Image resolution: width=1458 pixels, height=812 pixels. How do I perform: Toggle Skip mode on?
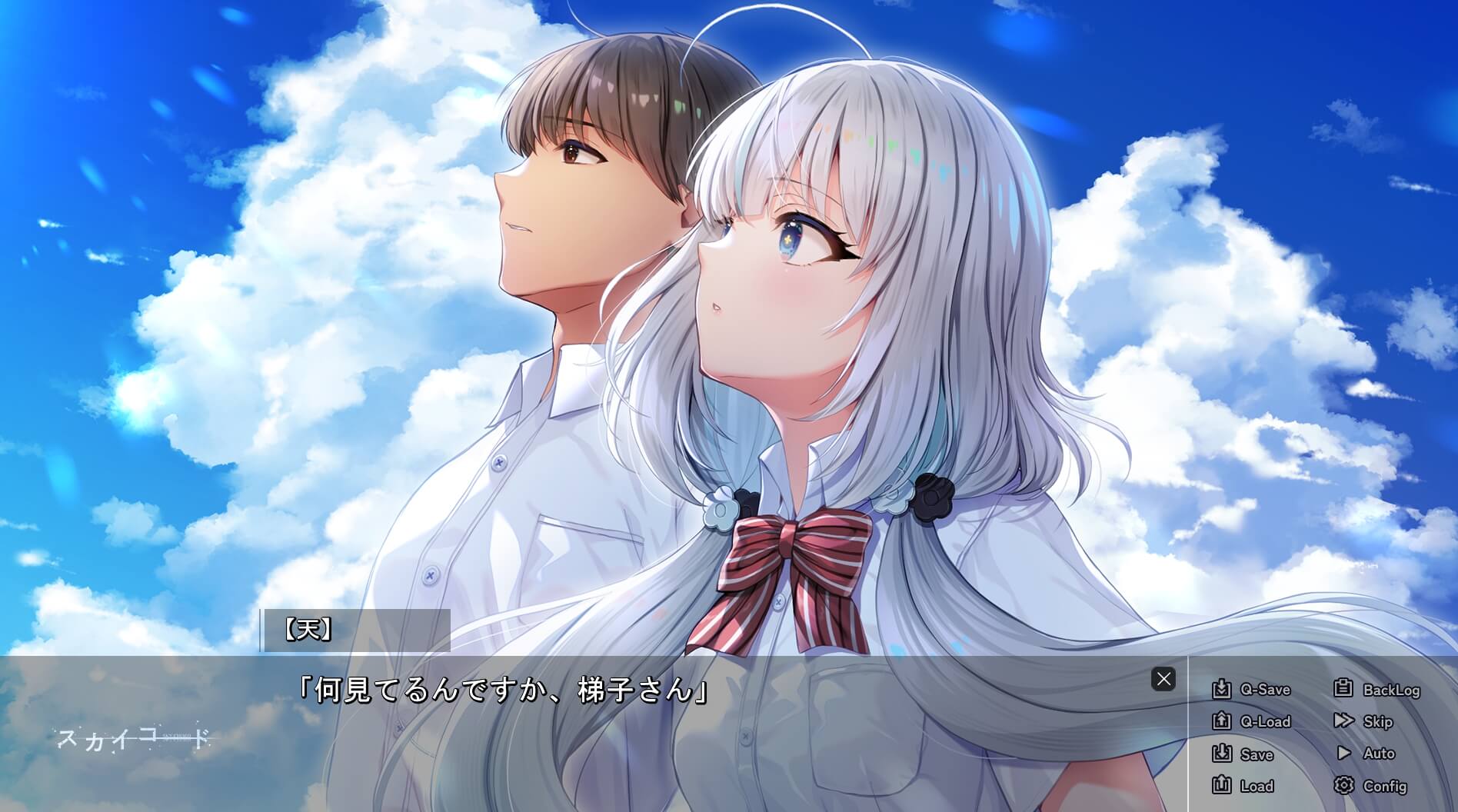(x=1377, y=721)
